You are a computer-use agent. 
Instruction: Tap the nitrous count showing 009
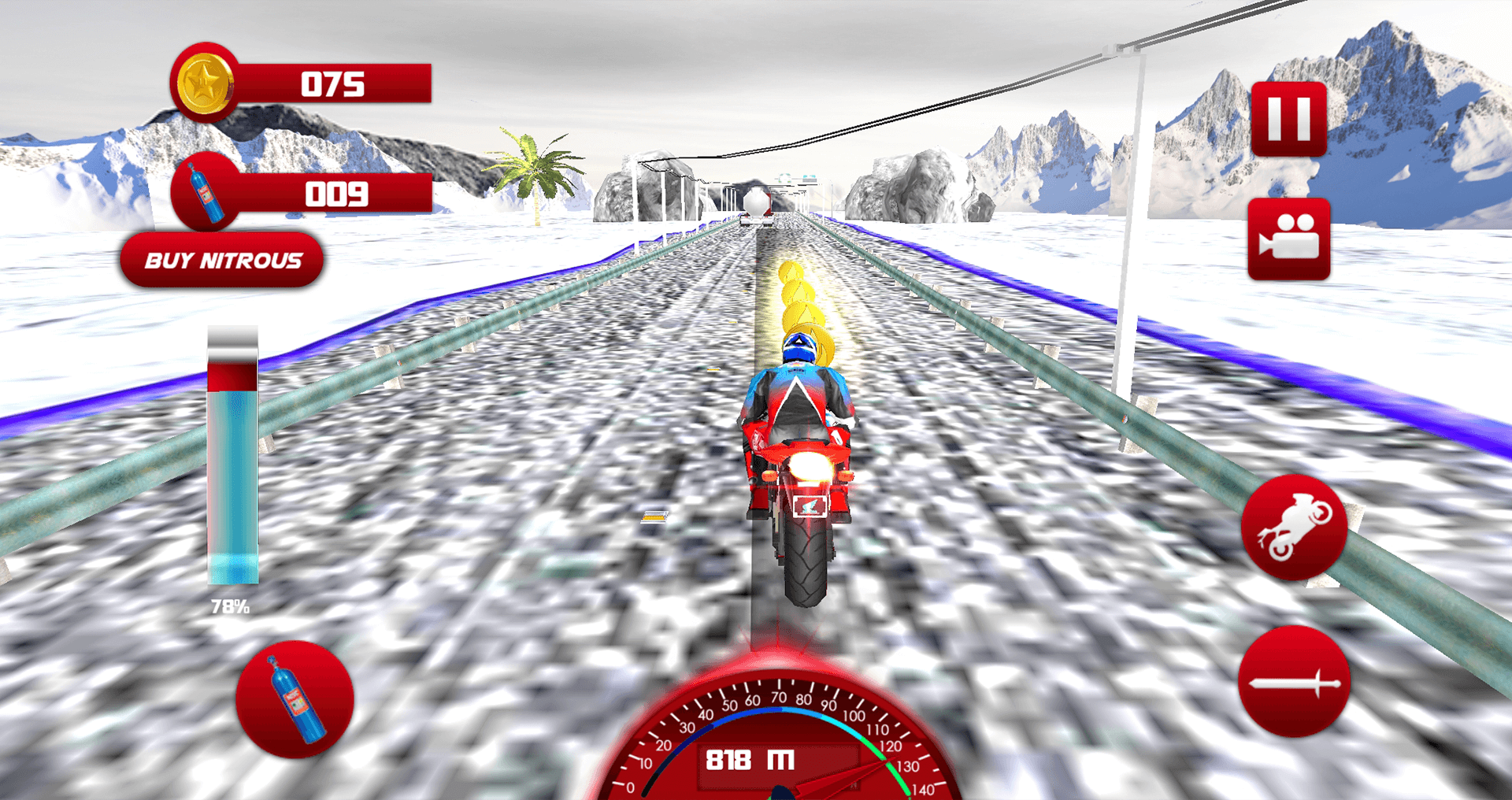click(x=339, y=194)
